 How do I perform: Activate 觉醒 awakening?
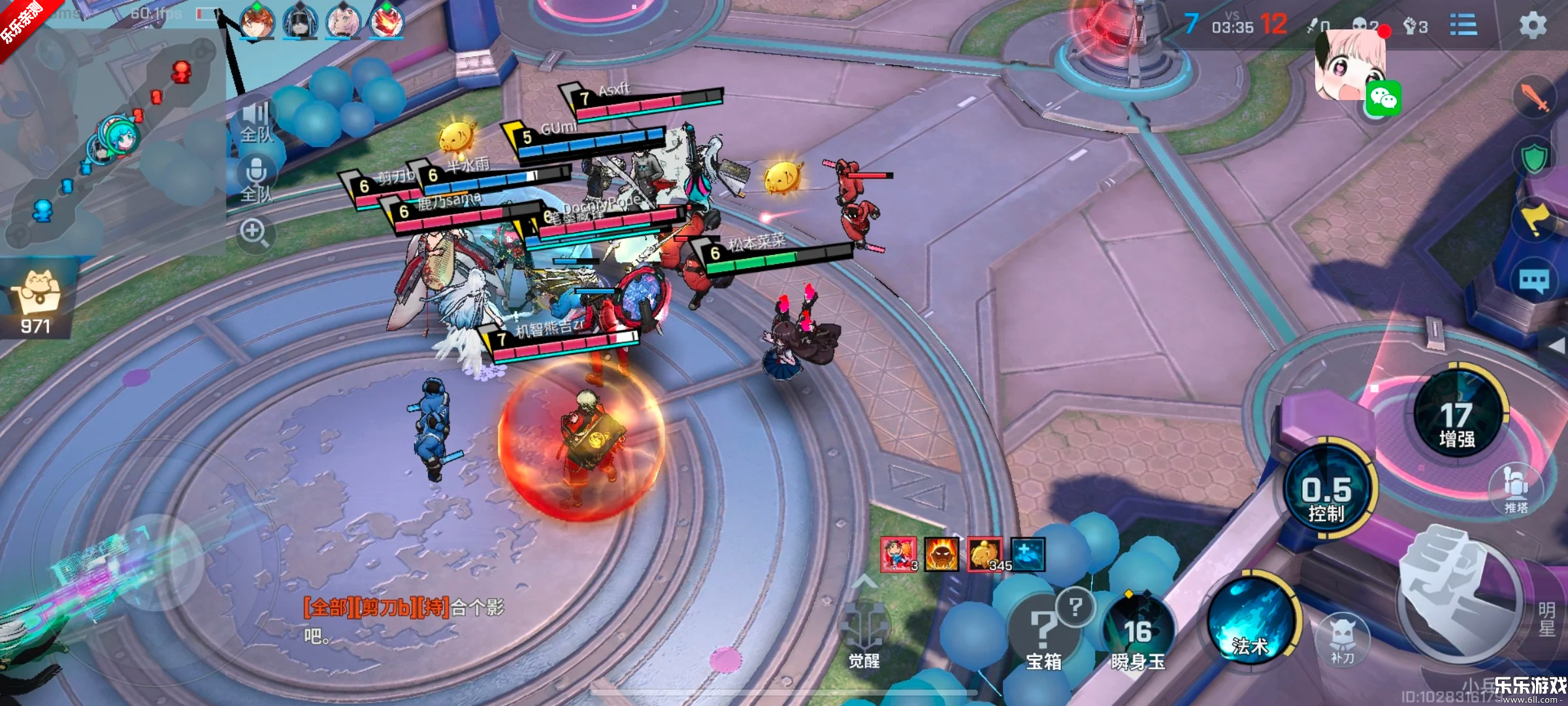tap(864, 634)
